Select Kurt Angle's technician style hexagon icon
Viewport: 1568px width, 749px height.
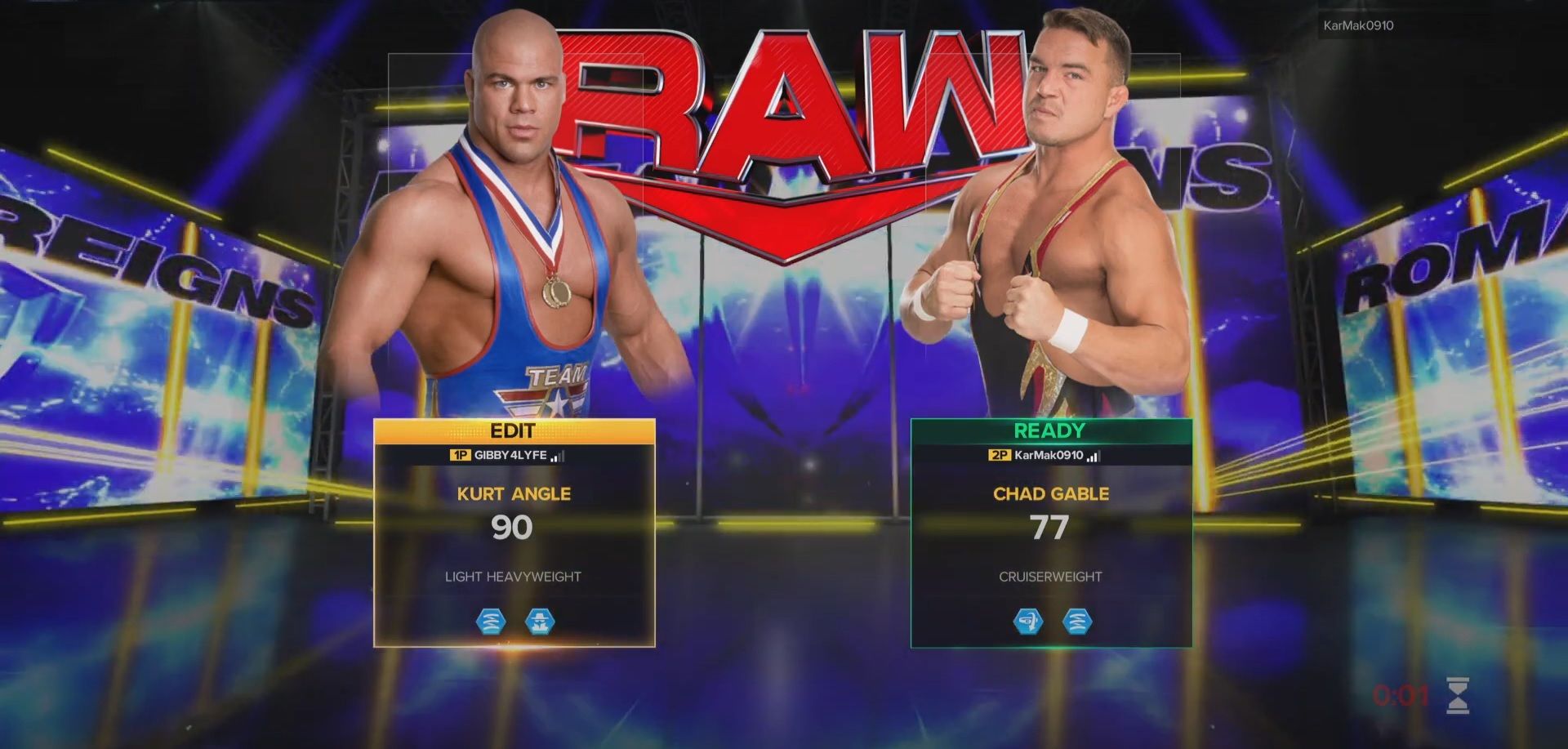click(490, 622)
